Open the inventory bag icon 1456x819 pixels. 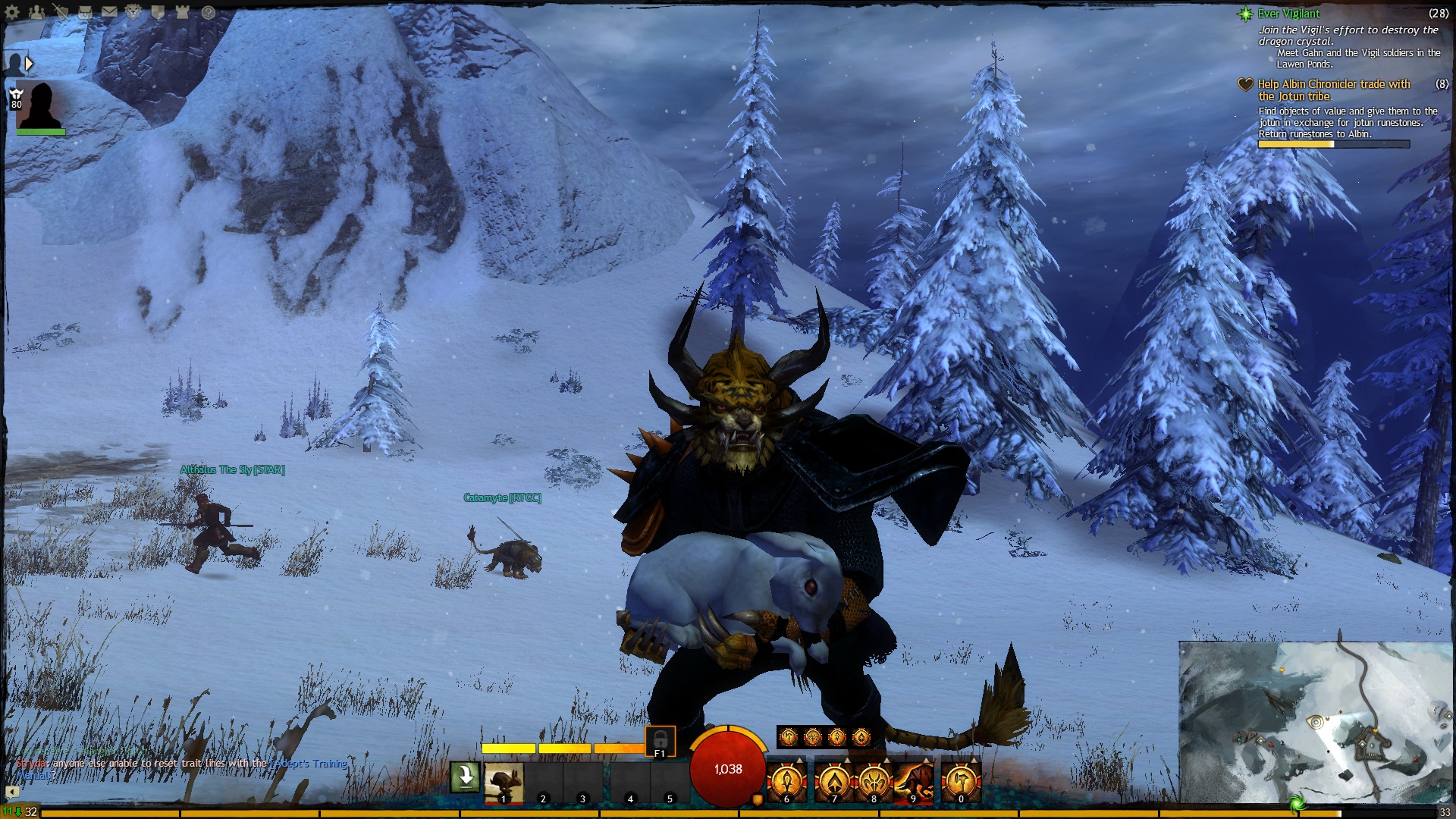point(85,12)
